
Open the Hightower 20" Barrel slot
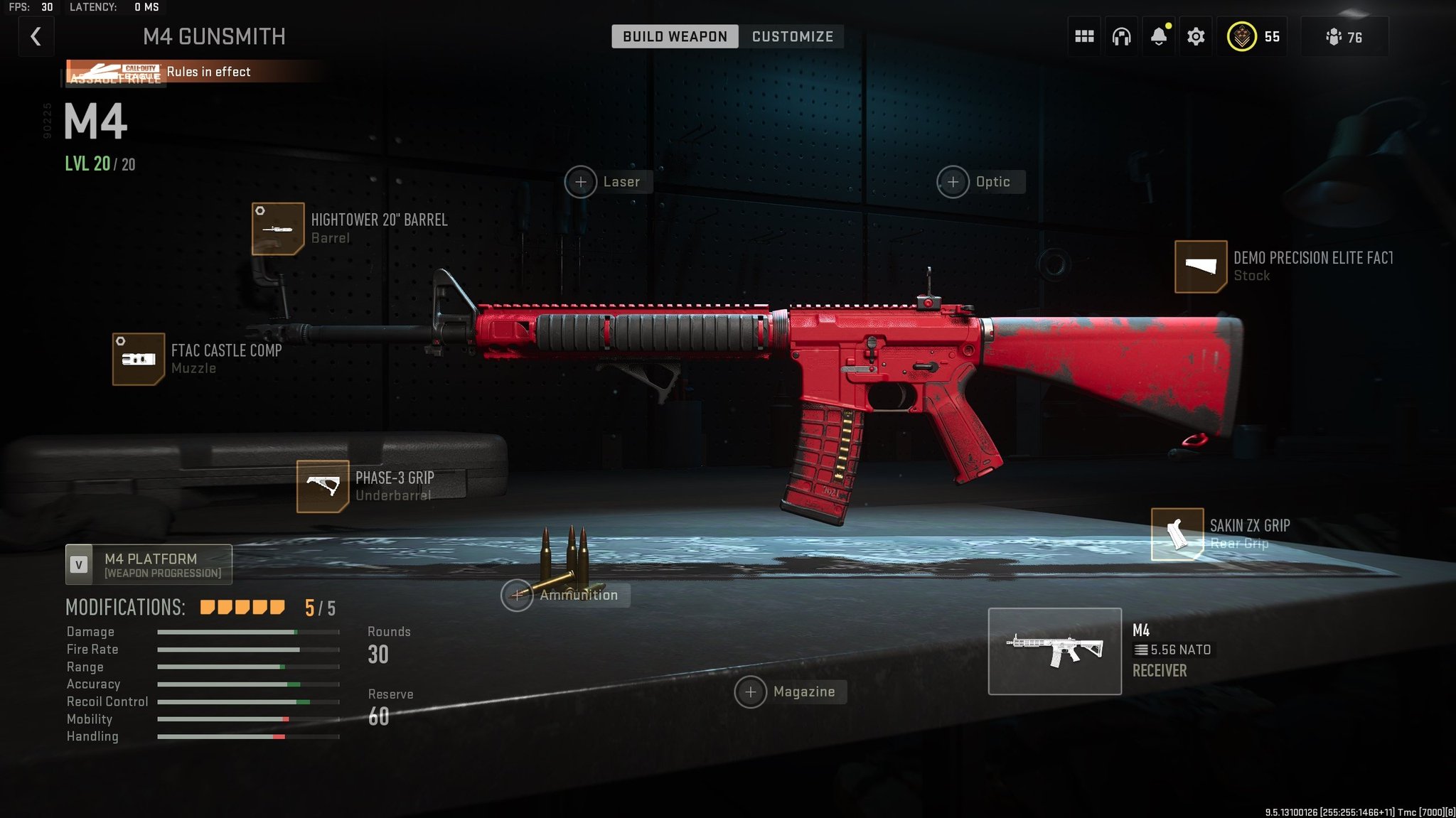coord(279,229)
